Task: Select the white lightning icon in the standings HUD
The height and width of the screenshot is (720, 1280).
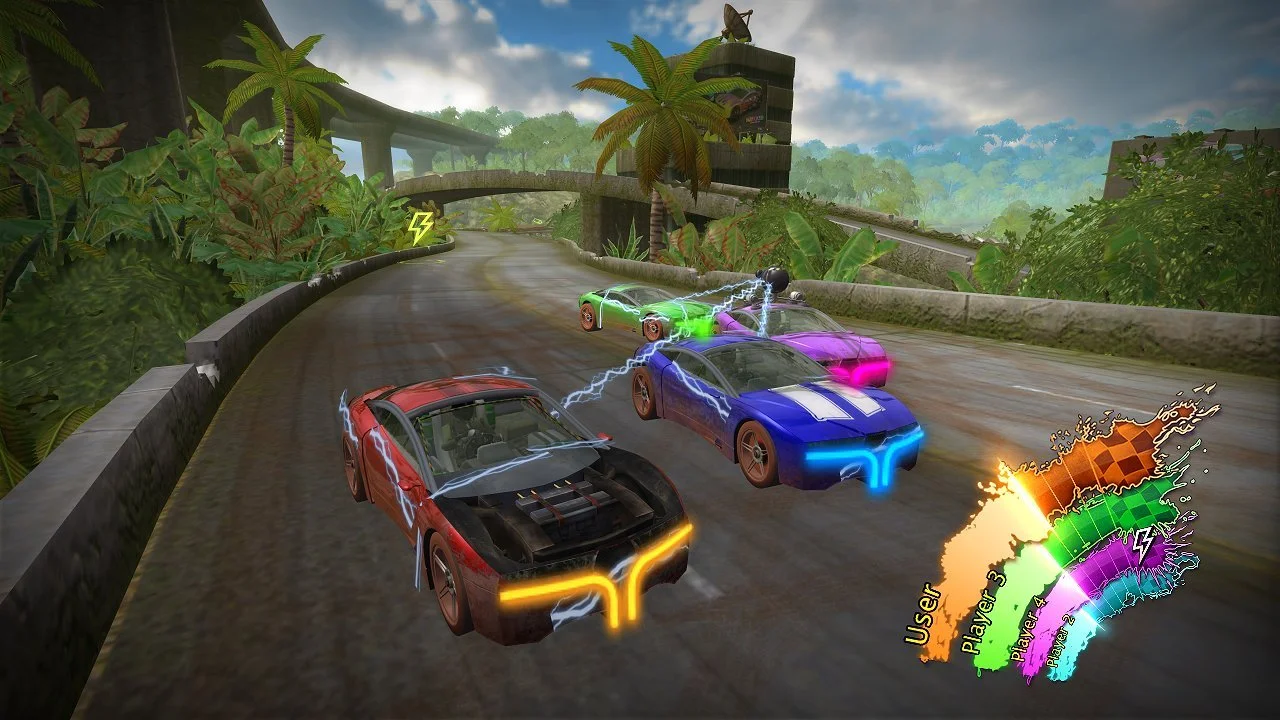Action: (1144, 545)
